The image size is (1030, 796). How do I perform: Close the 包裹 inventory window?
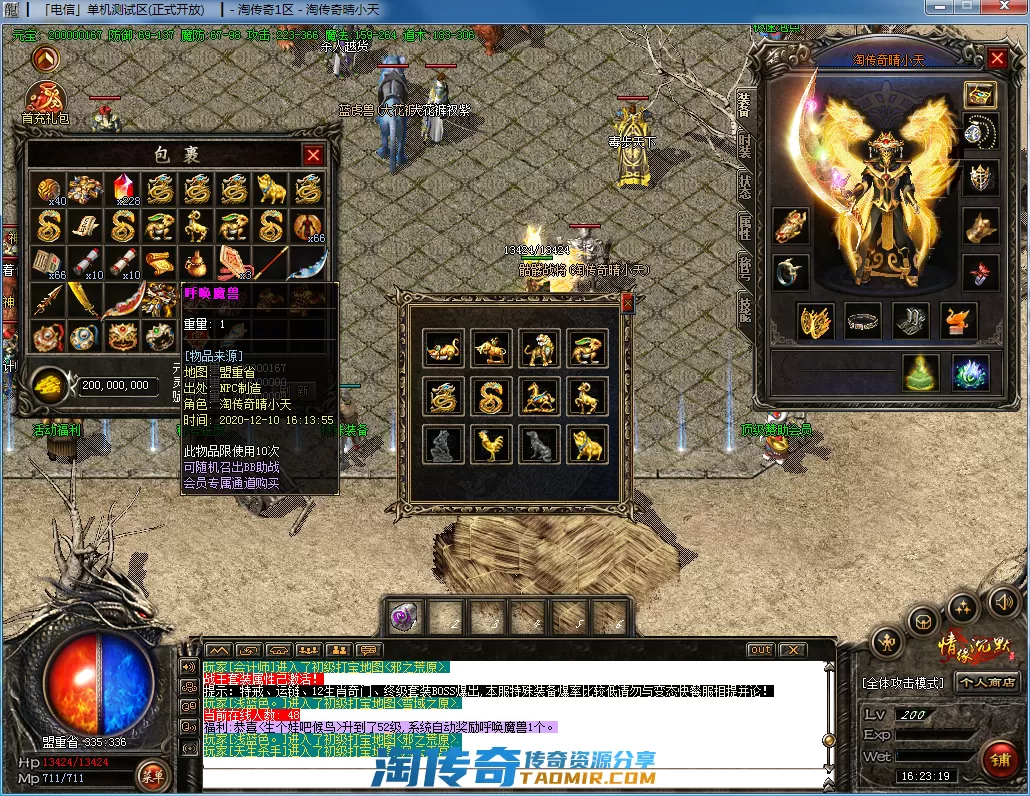point(313,155)
